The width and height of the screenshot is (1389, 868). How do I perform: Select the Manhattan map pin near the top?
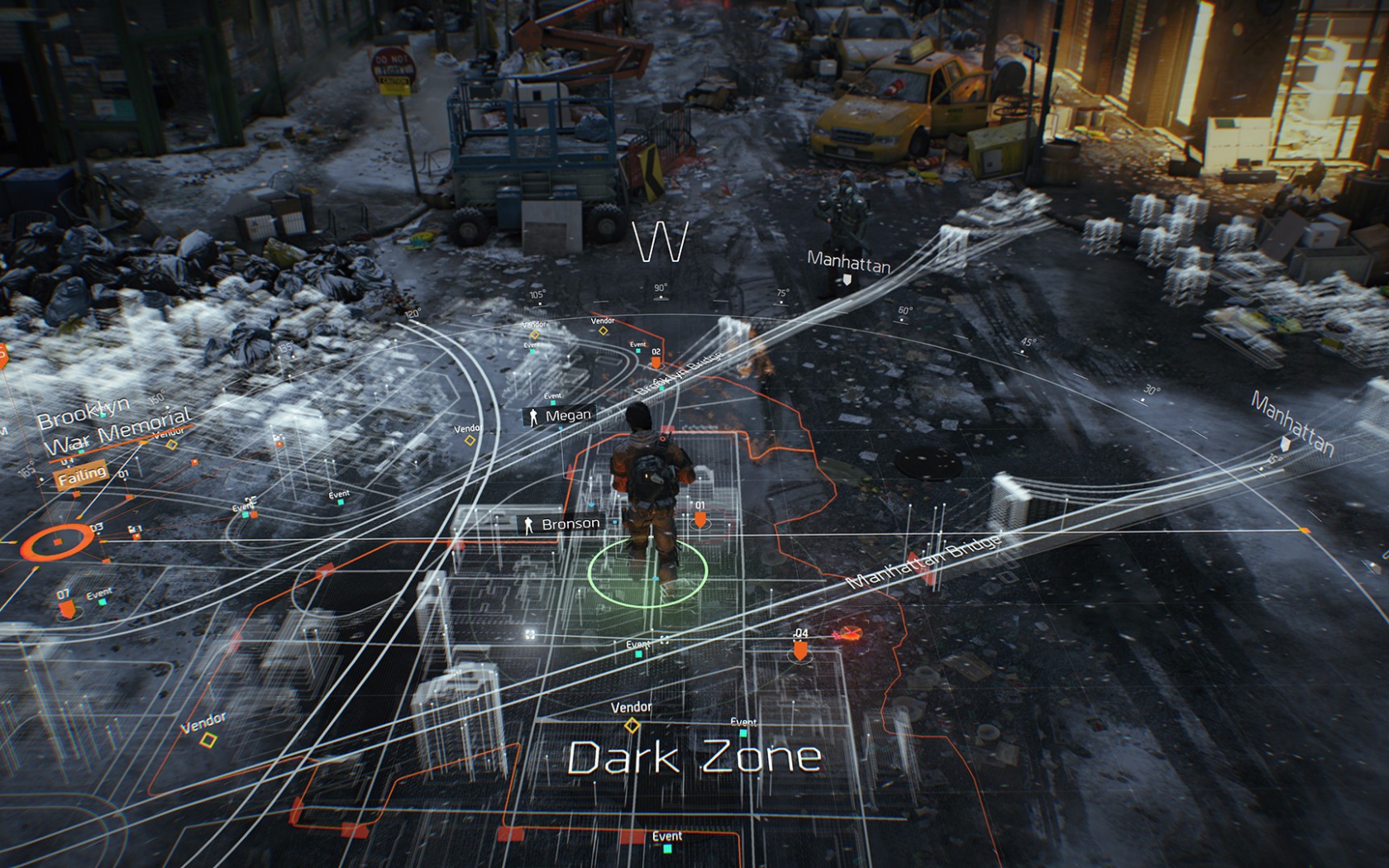(x=847, y=281)
